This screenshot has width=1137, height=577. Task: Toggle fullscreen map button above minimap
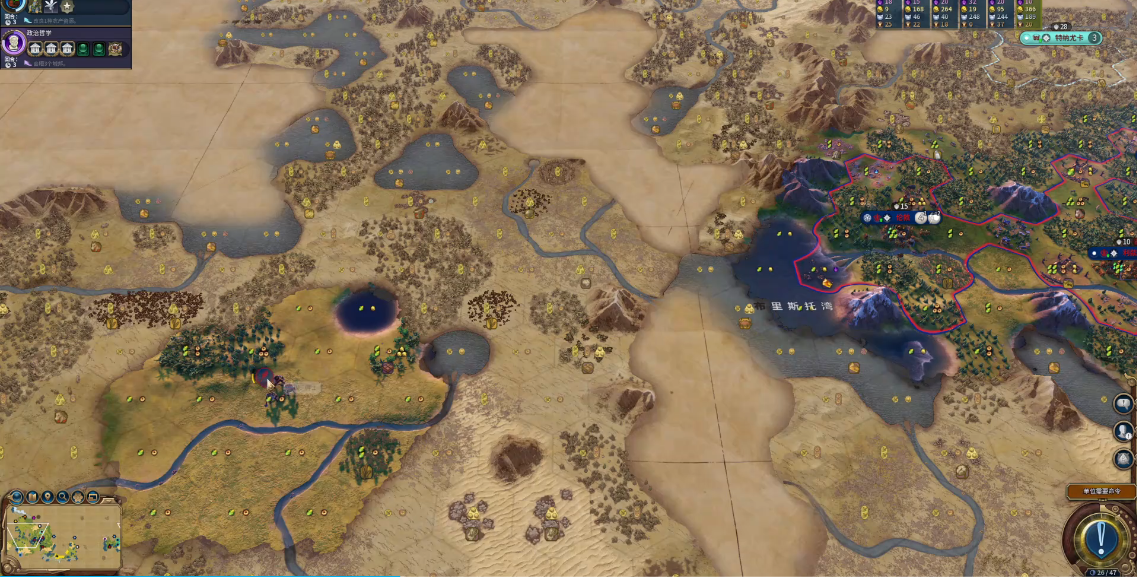tap(91, 497)
